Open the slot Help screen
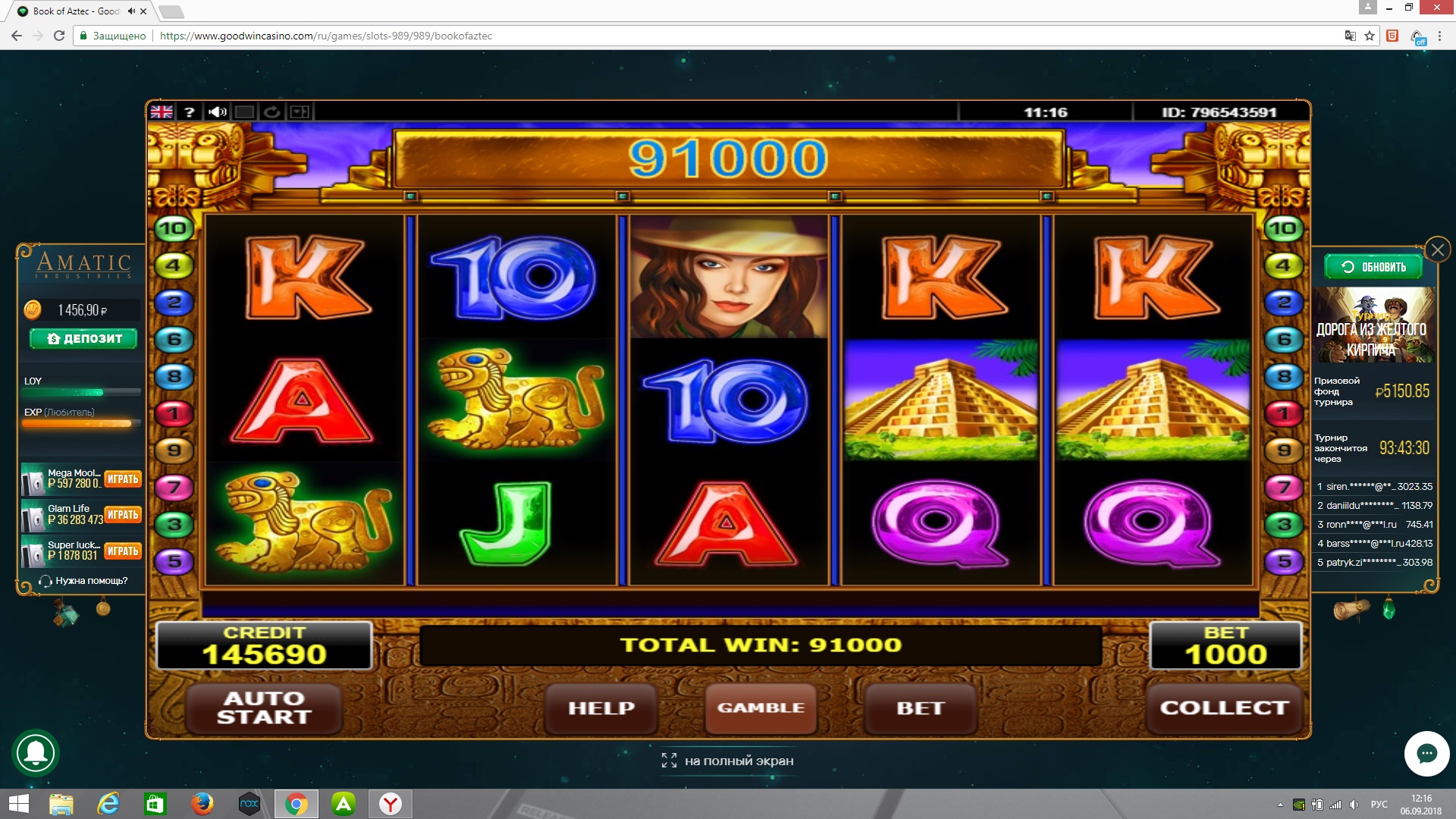 pyautogui.click(x=601, y=708)
